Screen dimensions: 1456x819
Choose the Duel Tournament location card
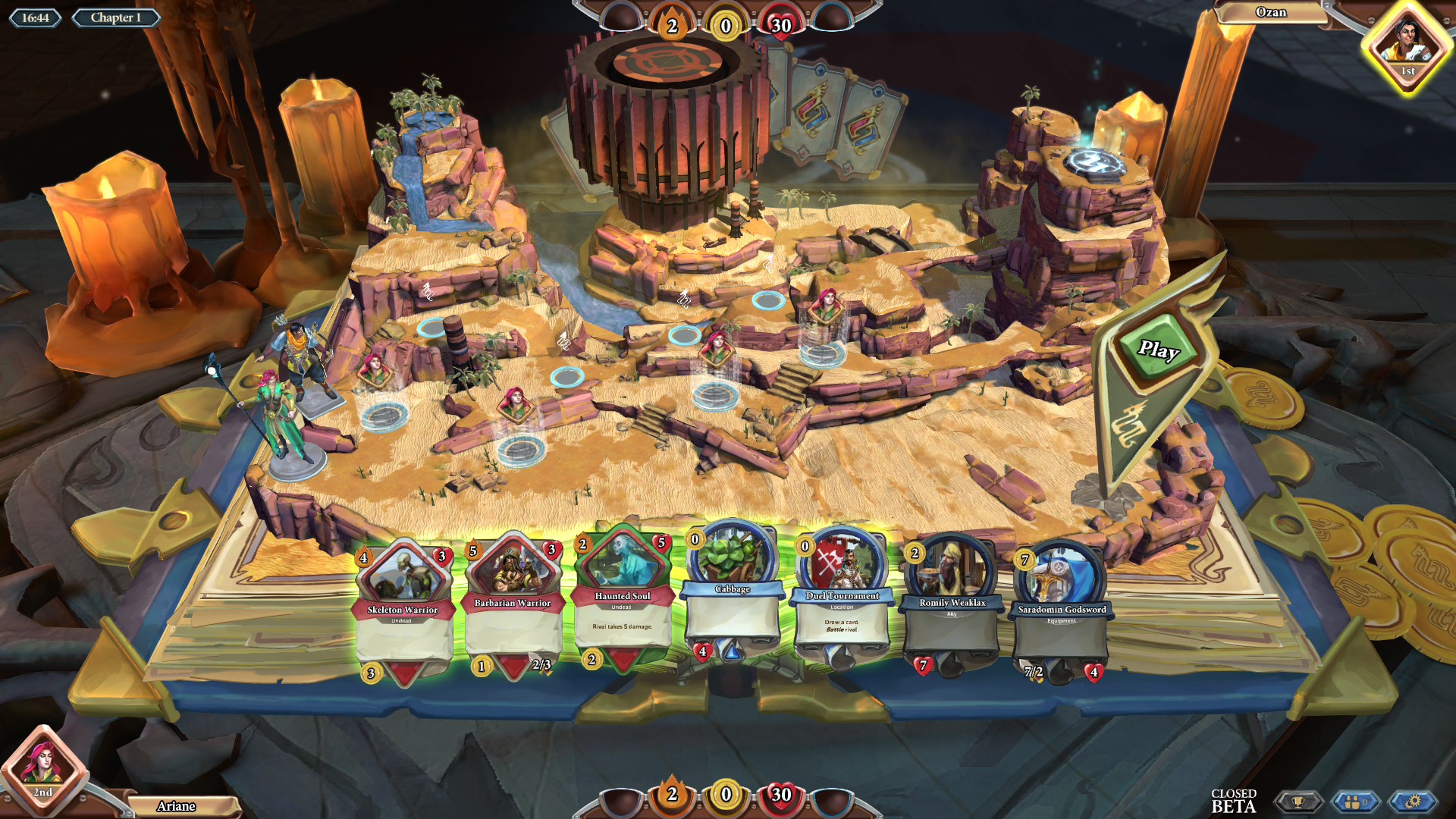point(842,599)
